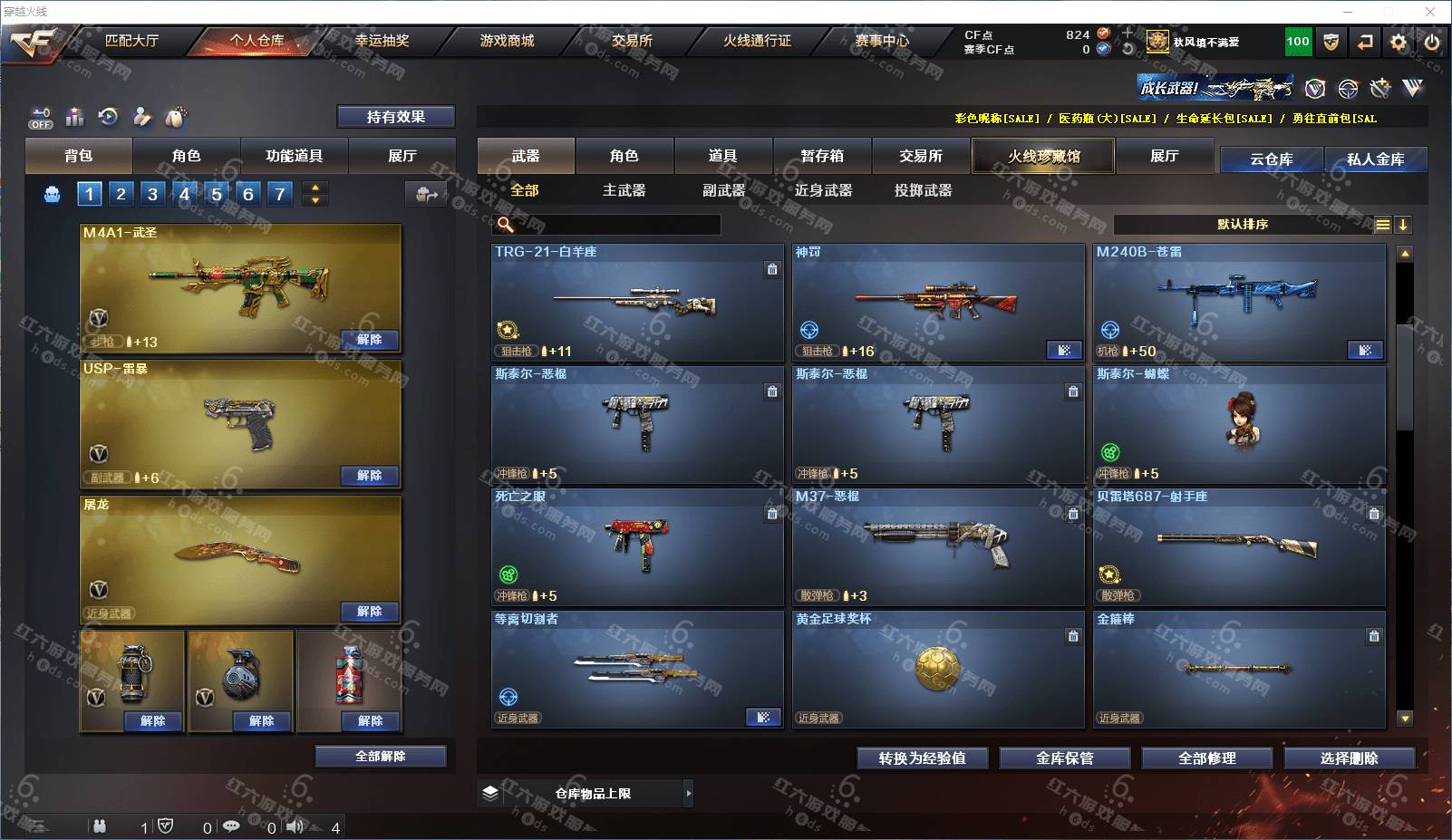Select the TRG-21-白羊座 sniper rifle
1452x840 pixels.
point(636,302)
